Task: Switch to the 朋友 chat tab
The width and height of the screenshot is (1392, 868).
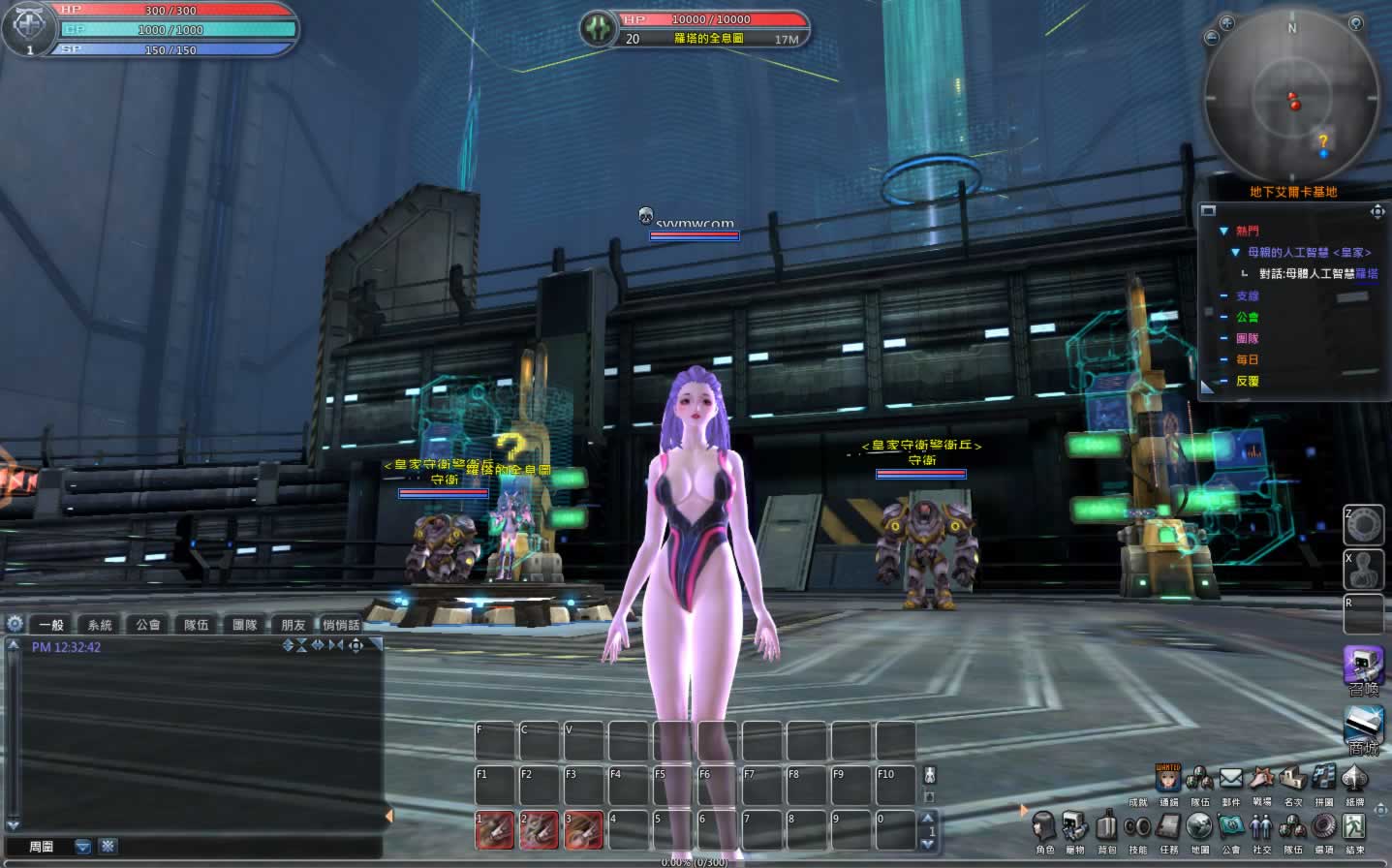Action: click(x=294, y=625)
